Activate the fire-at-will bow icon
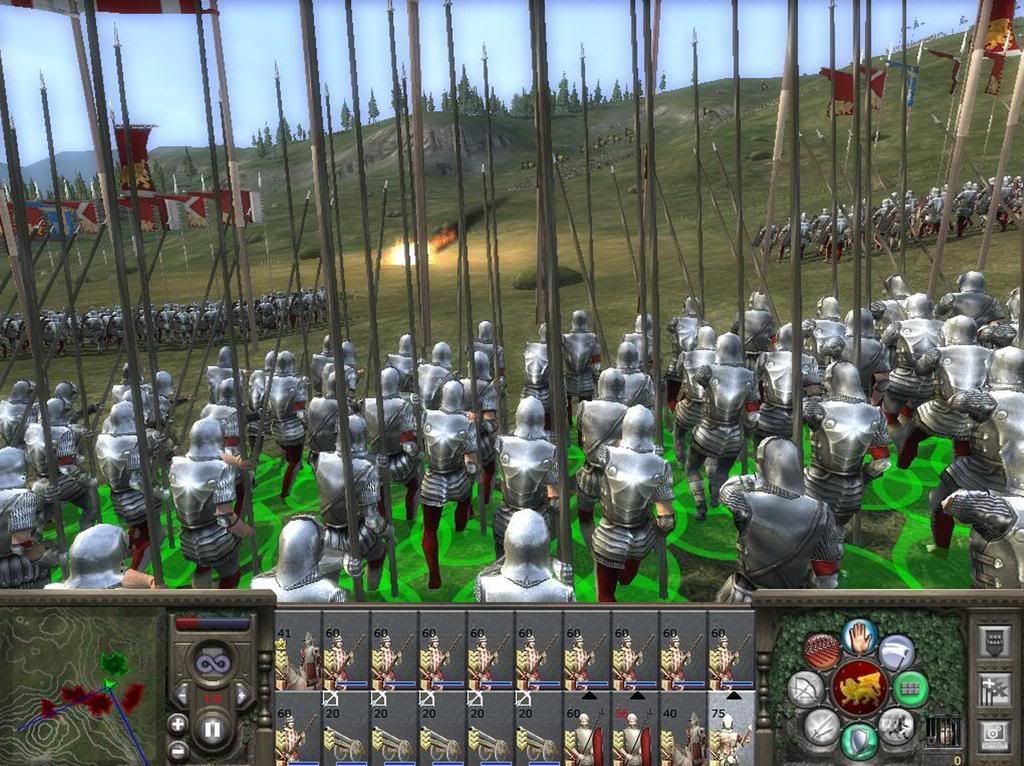The width and height of the screenshot is (1024, 766). [804, 689]
